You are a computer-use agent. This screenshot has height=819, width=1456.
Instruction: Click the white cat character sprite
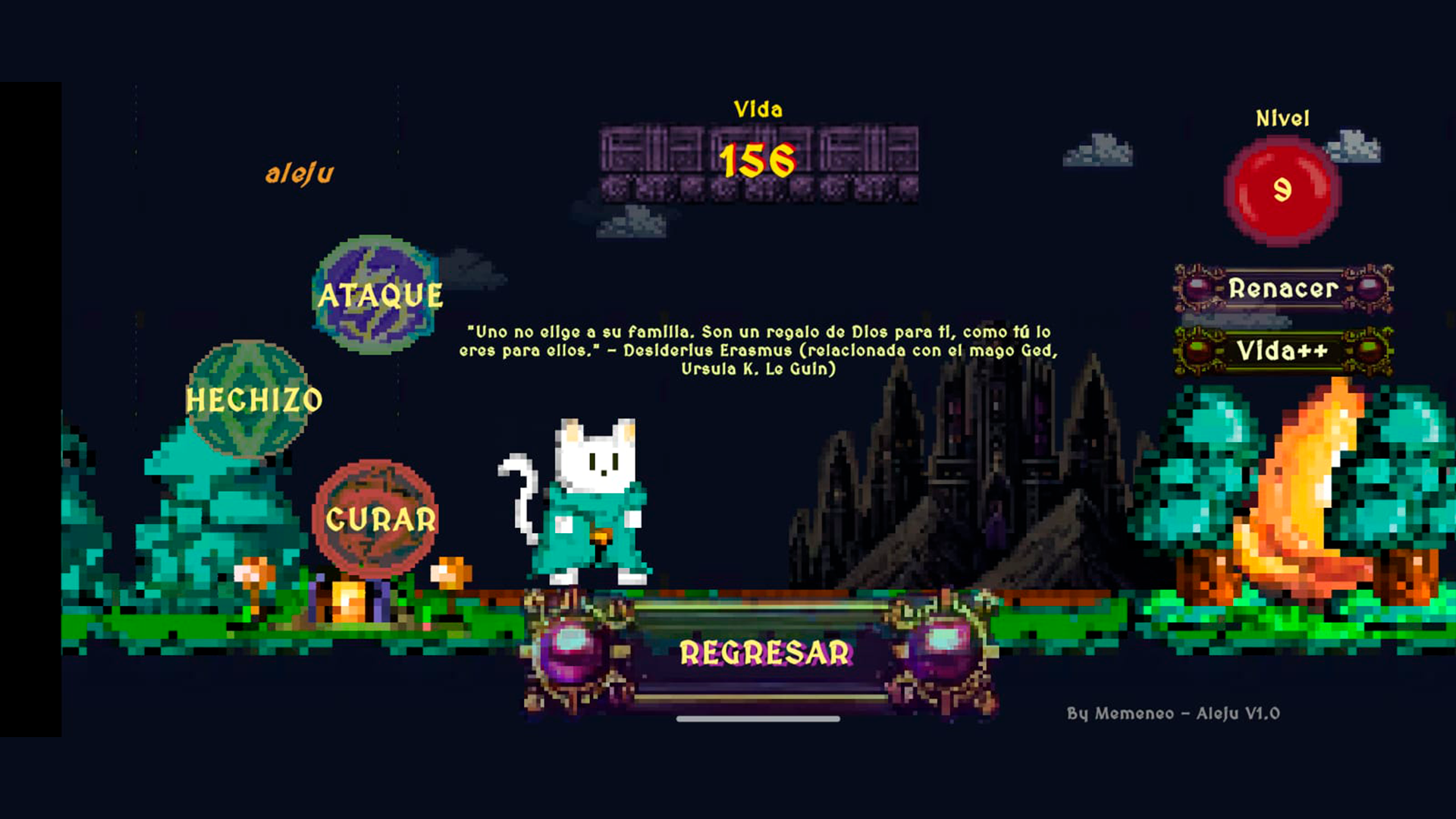(595, 500)
